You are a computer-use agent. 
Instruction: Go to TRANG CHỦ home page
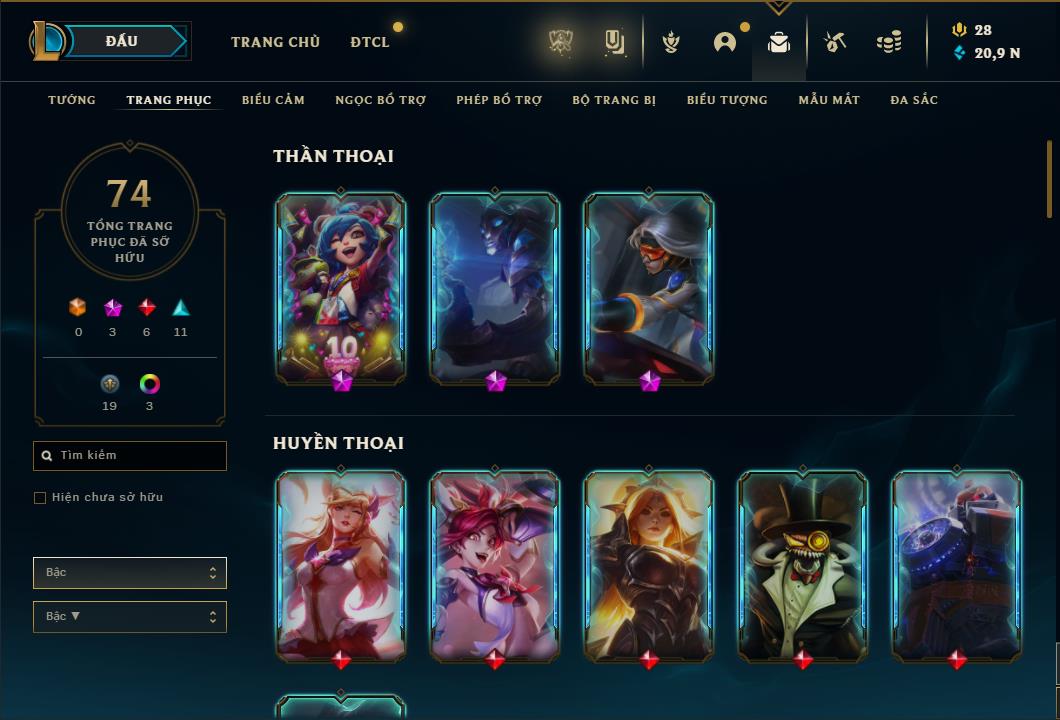pyautogui.click(x=275, y=42)
